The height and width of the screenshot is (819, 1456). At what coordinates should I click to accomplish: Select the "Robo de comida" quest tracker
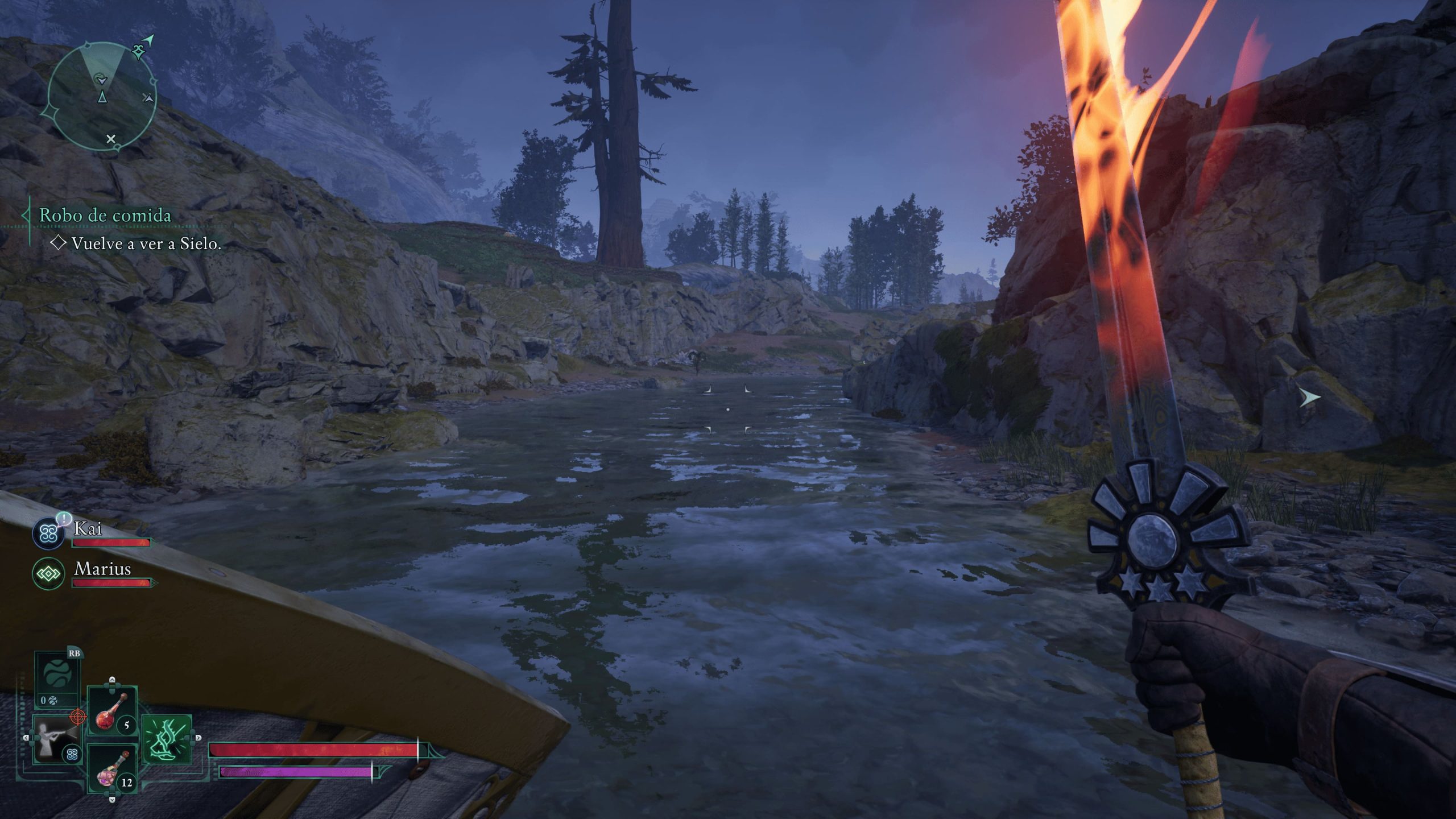pos(105,216)
